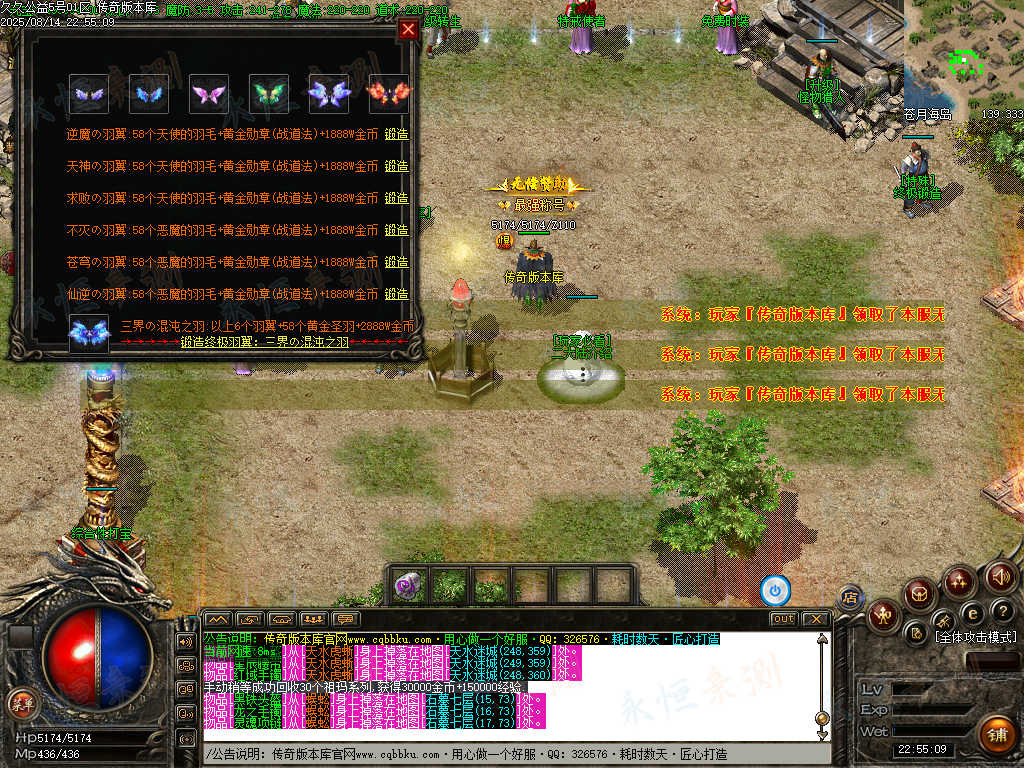Open the character equipment round button
The image size is (1024, 768).
[884, 614]
